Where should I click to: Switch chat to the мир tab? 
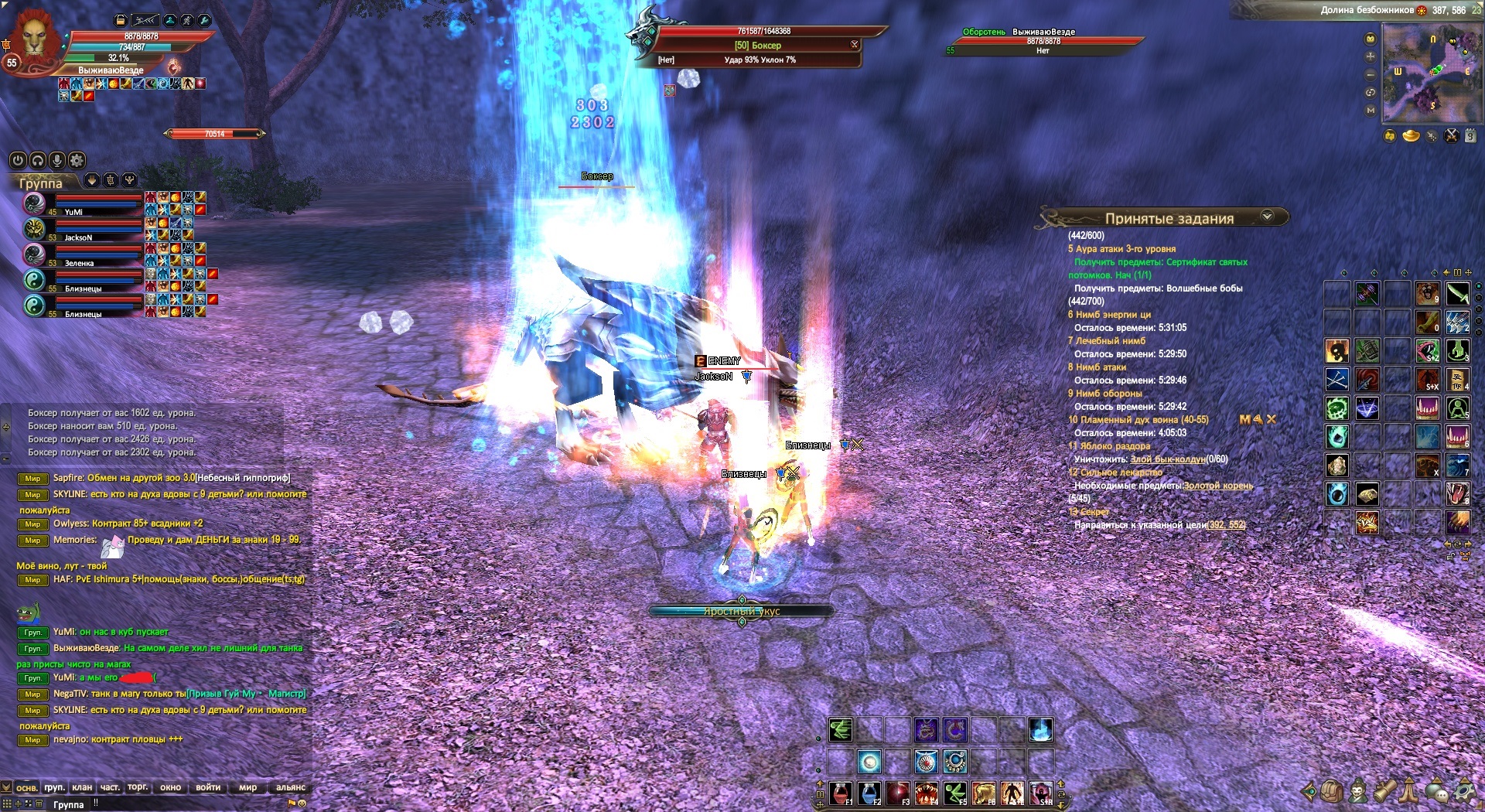[x=247, y=787]
